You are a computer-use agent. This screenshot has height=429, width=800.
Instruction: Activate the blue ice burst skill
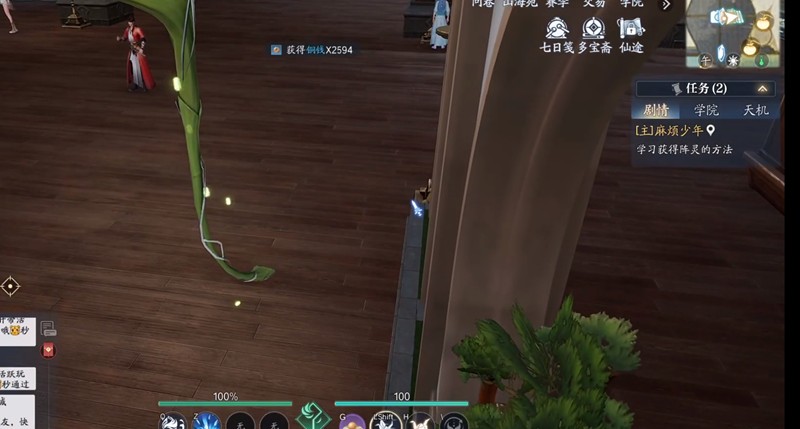tap(206, 422)
